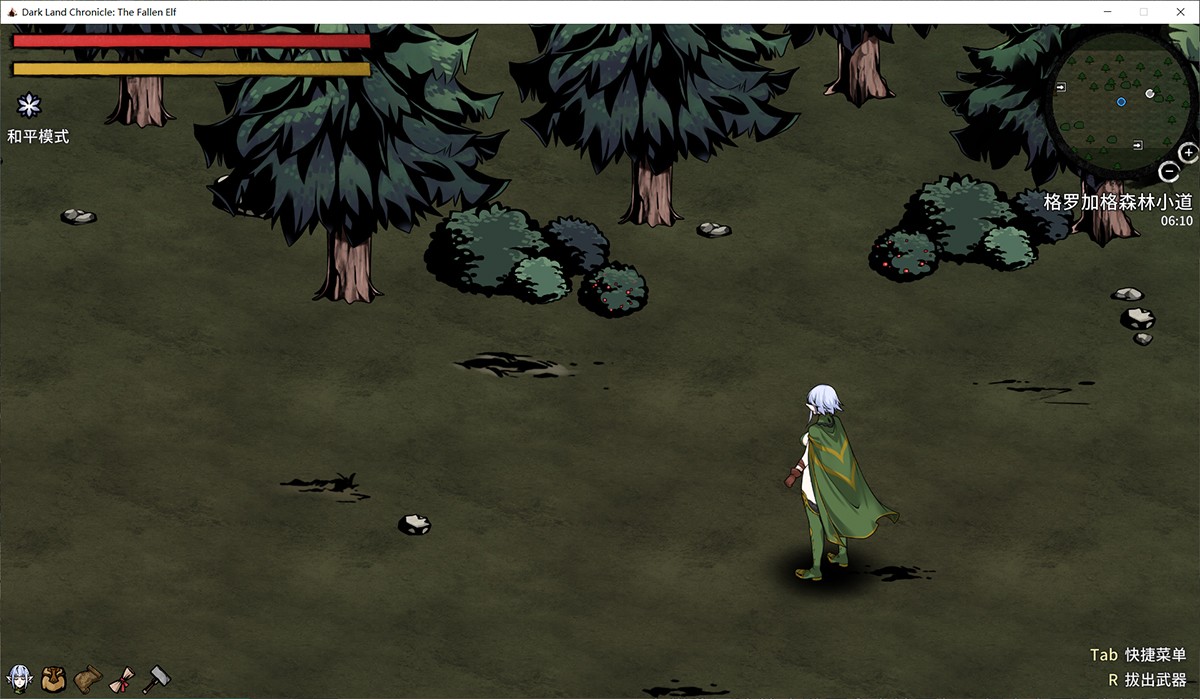
Task: Open the ribbon-tied quest scroll
Action: (x=124, y=678)
